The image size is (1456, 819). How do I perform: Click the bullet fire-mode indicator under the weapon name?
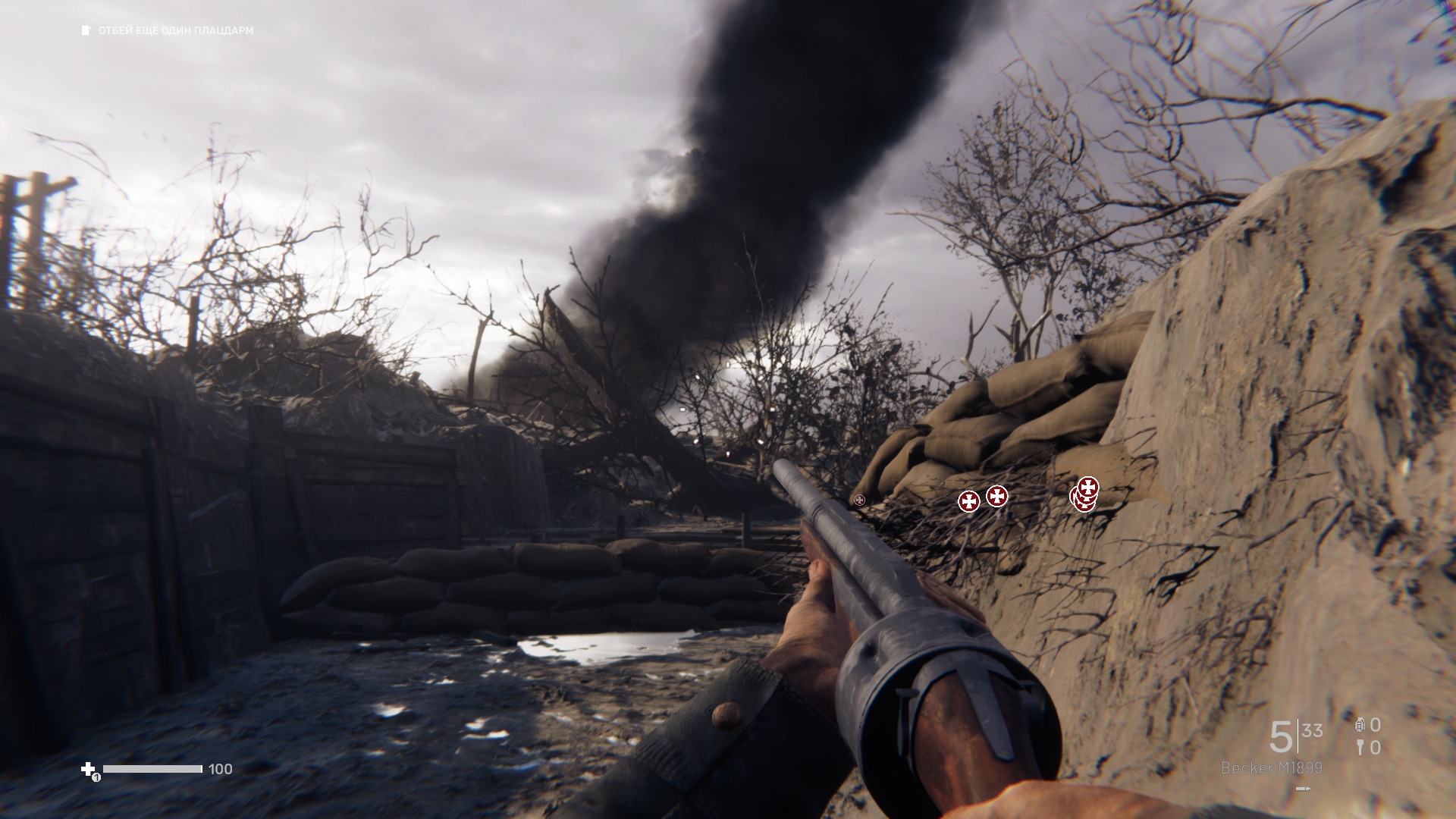point(1303,789)
